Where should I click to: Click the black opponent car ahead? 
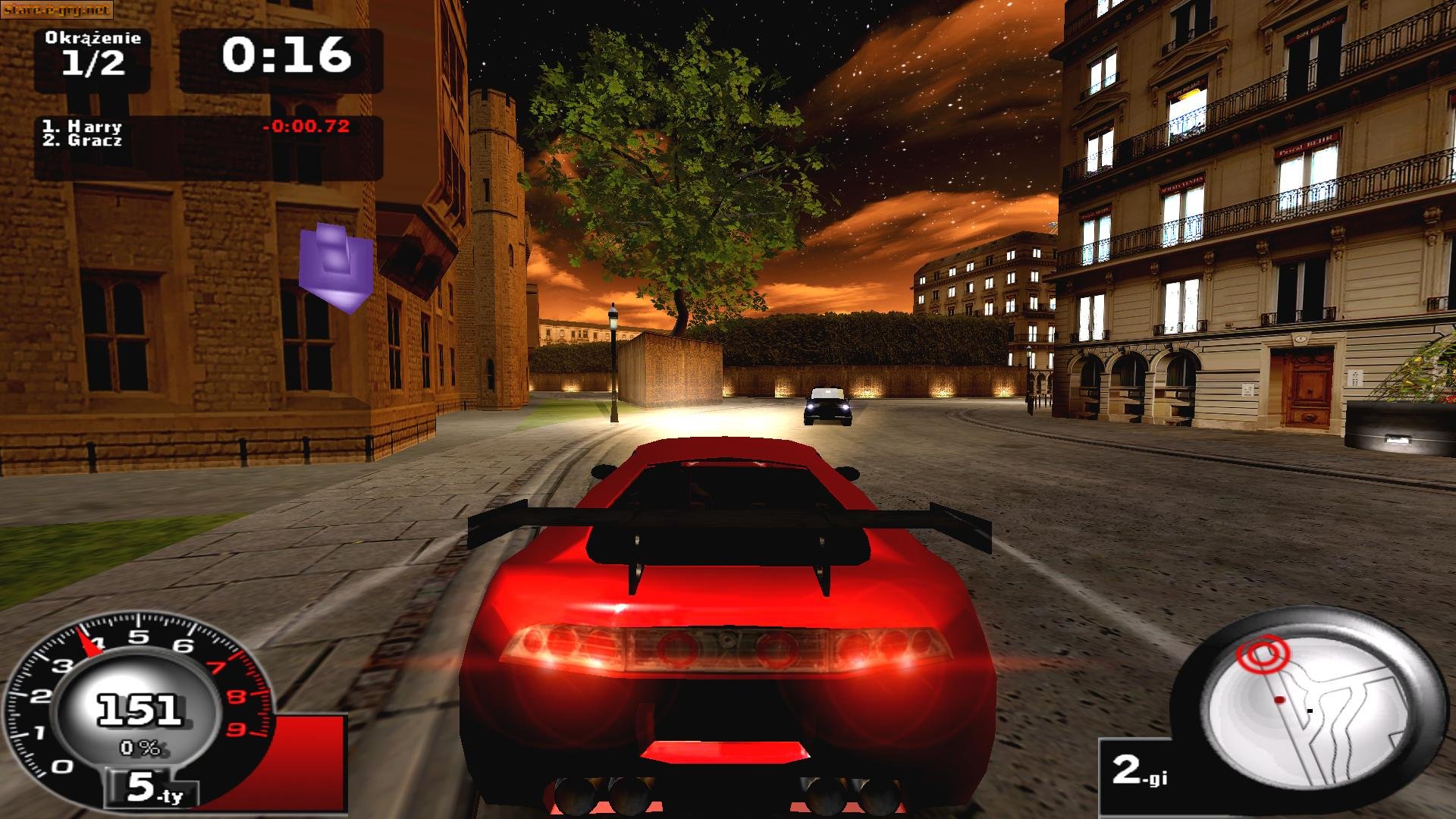point(827,409)
